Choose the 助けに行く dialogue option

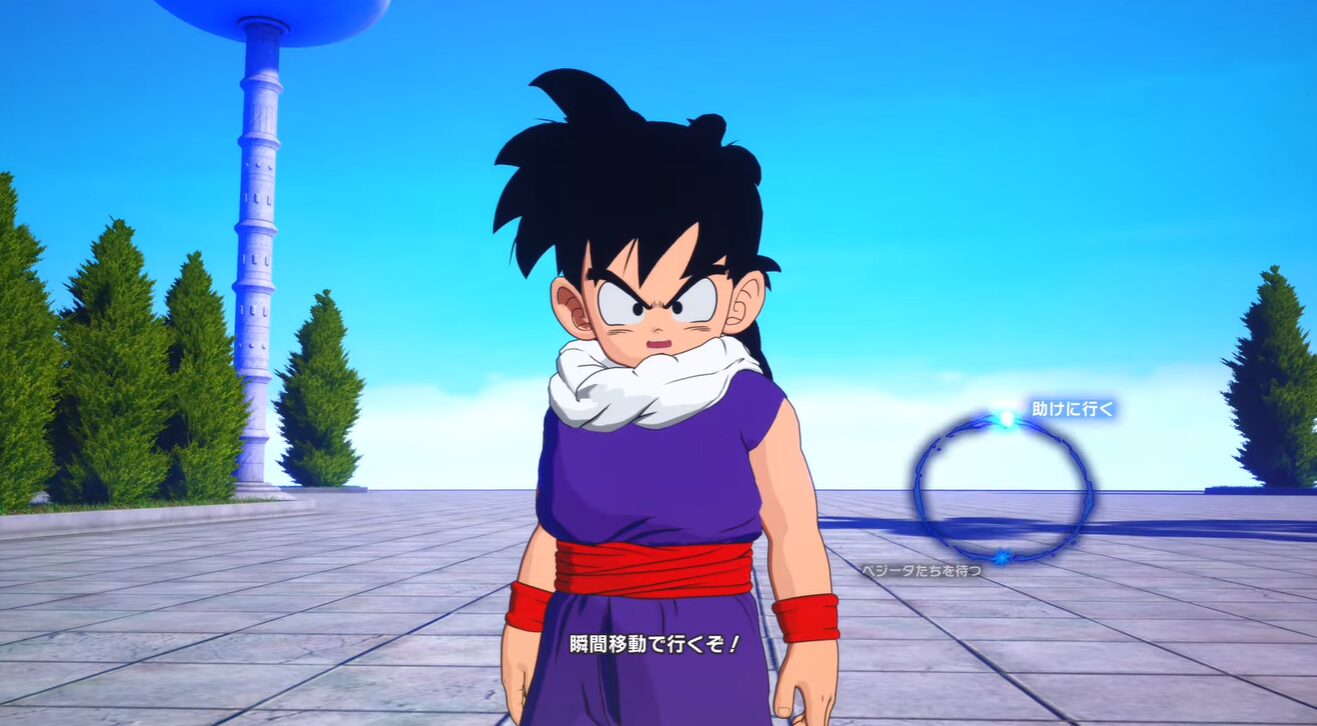coord(1072,409)
